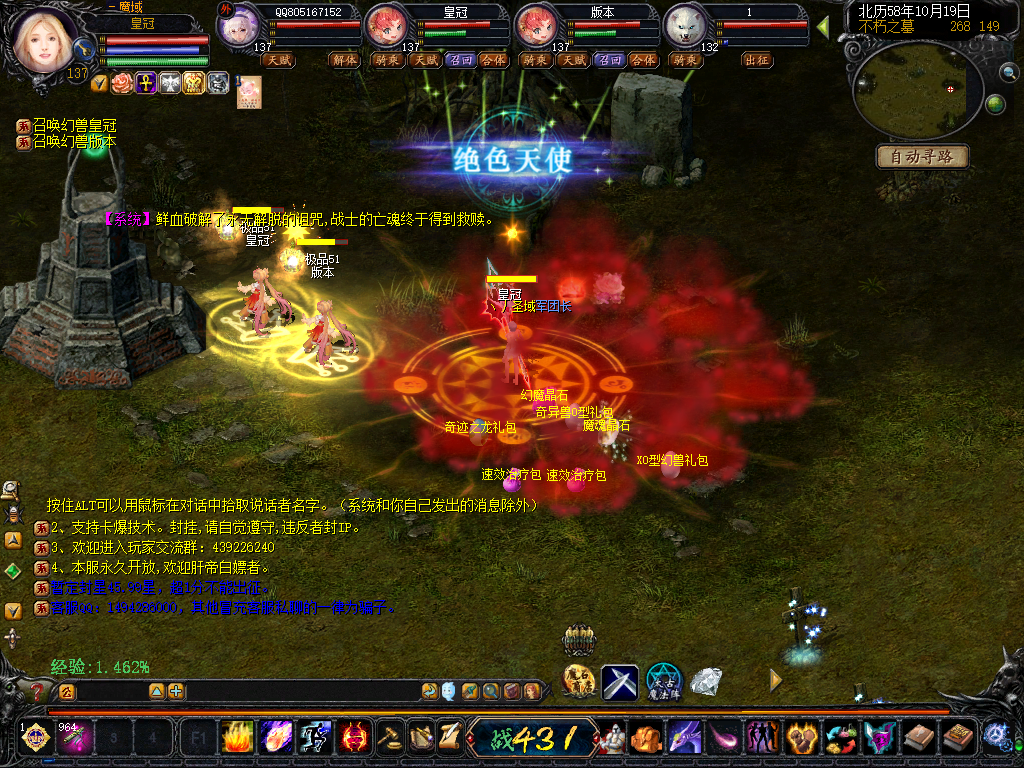Open help with the red question mark
The width and height of the screenshot is (1024, 768).
pos(38,691)
